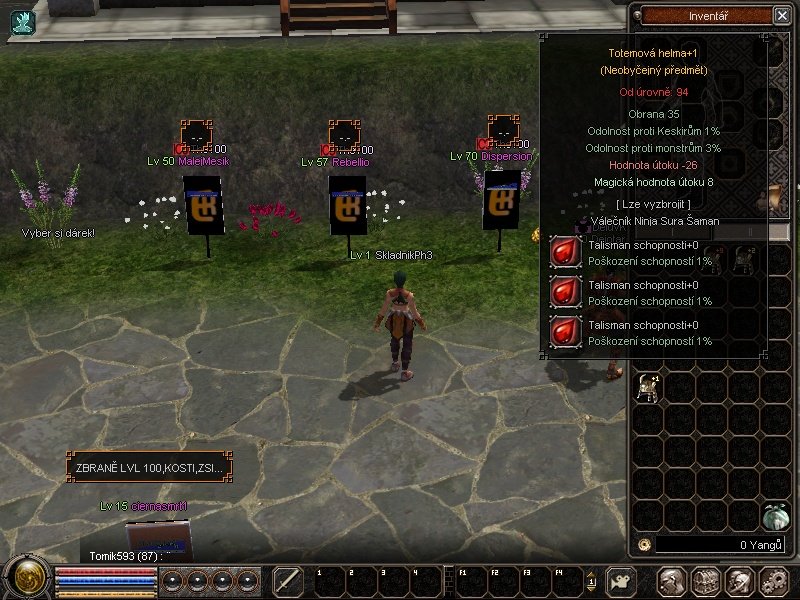Click the top-left corner emblem icon

tap(22, 22)
